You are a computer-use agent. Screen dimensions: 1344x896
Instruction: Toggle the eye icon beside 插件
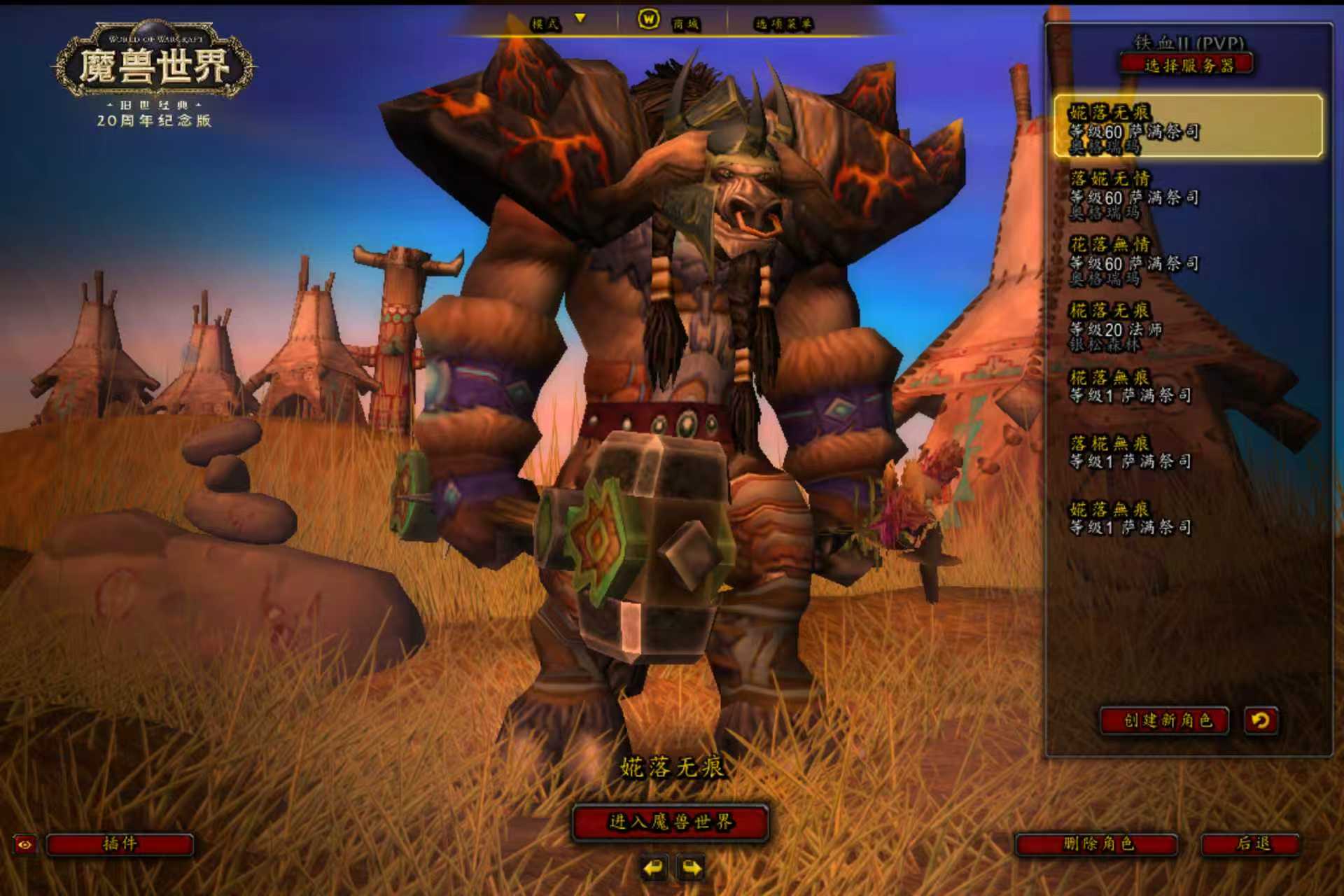[x=24, y=844]
